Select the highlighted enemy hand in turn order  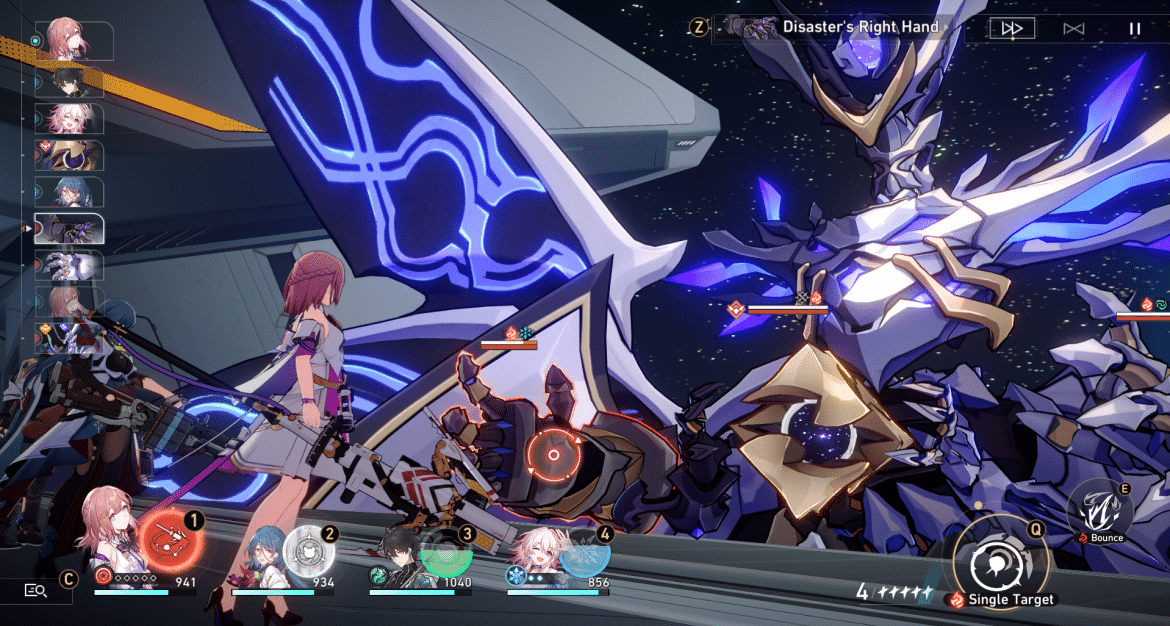pyautogui.click(x=69, y=228)
